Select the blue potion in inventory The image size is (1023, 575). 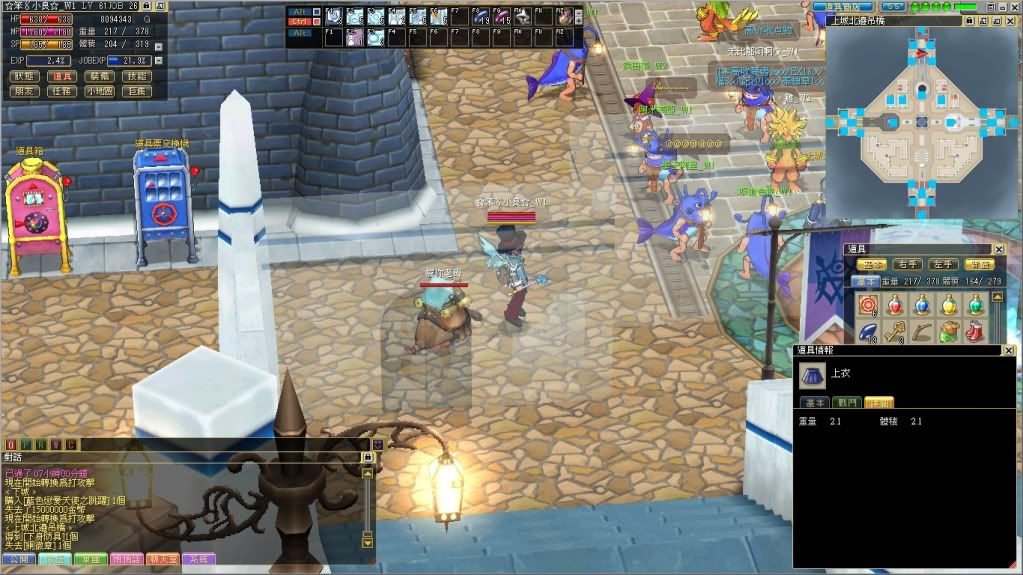click(920, 305)
